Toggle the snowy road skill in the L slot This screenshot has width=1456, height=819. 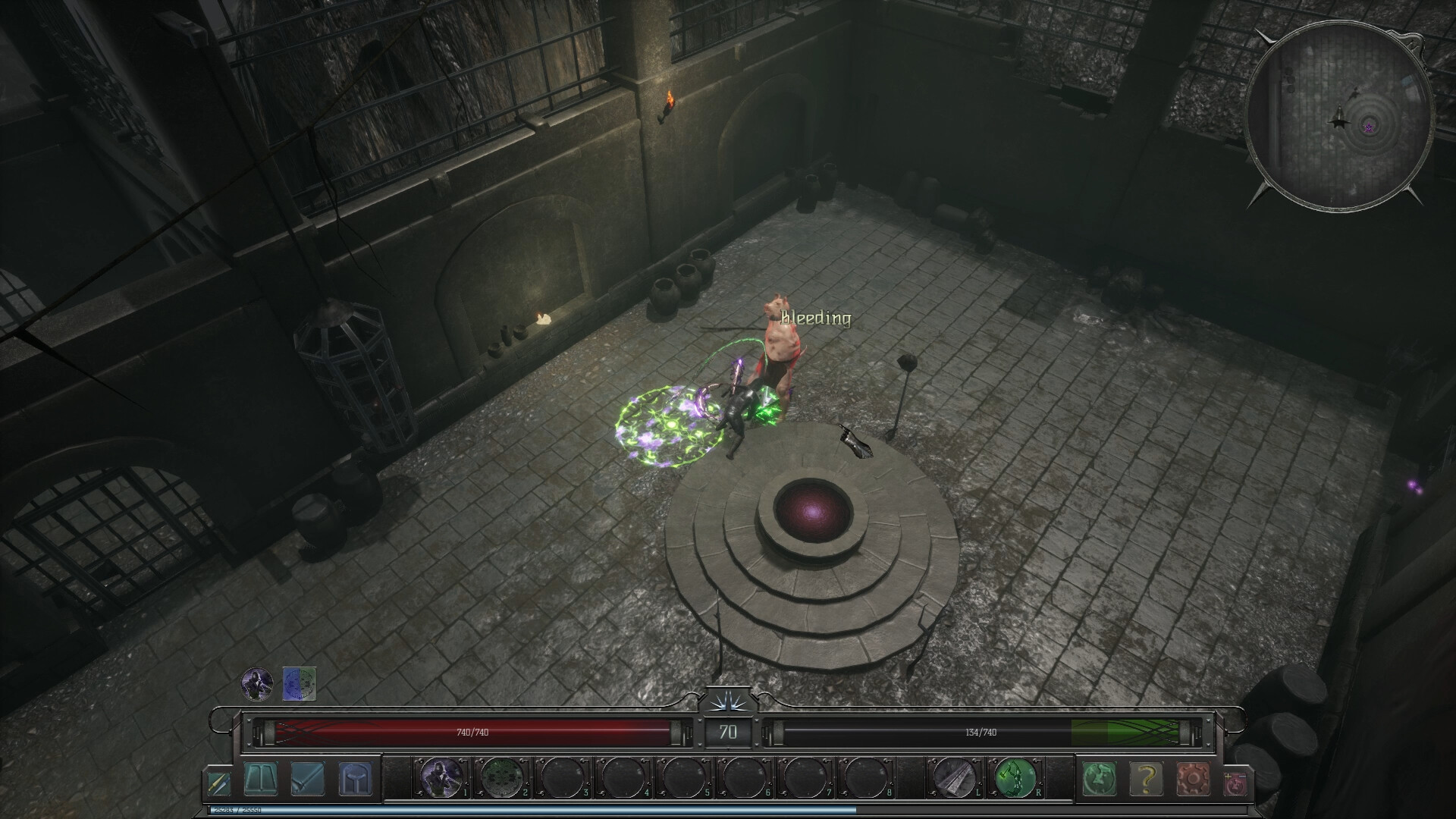(x=954, y=780)
